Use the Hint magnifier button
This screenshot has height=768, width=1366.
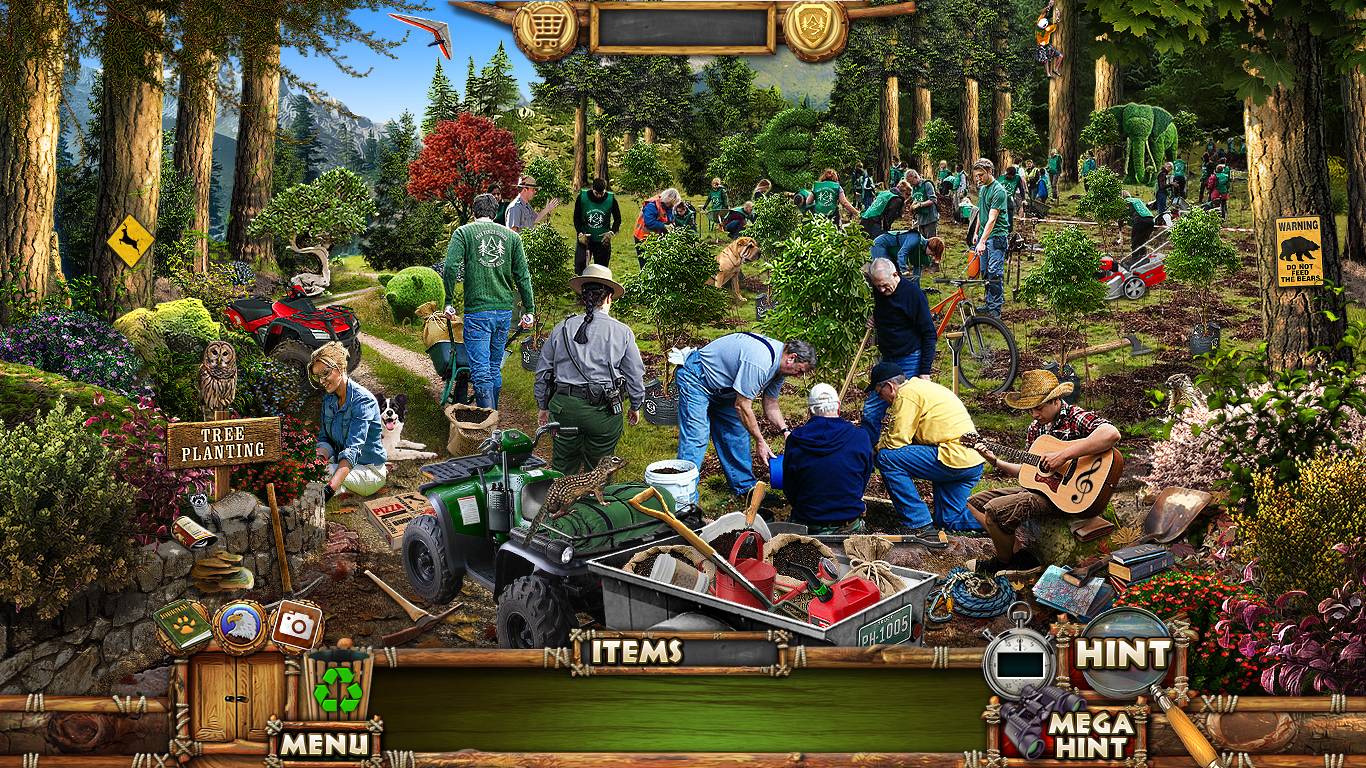pyautogui.click(x=1123, y=654)
